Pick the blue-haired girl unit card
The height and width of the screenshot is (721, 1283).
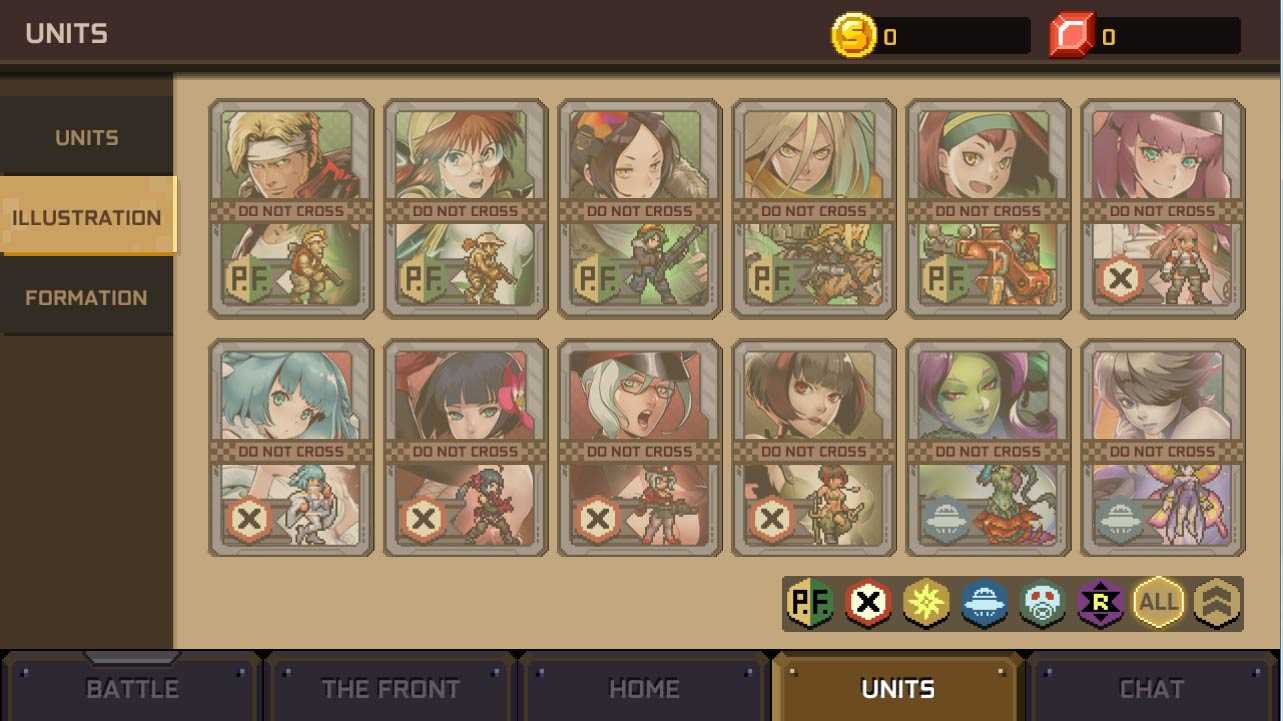pos(291,447)
